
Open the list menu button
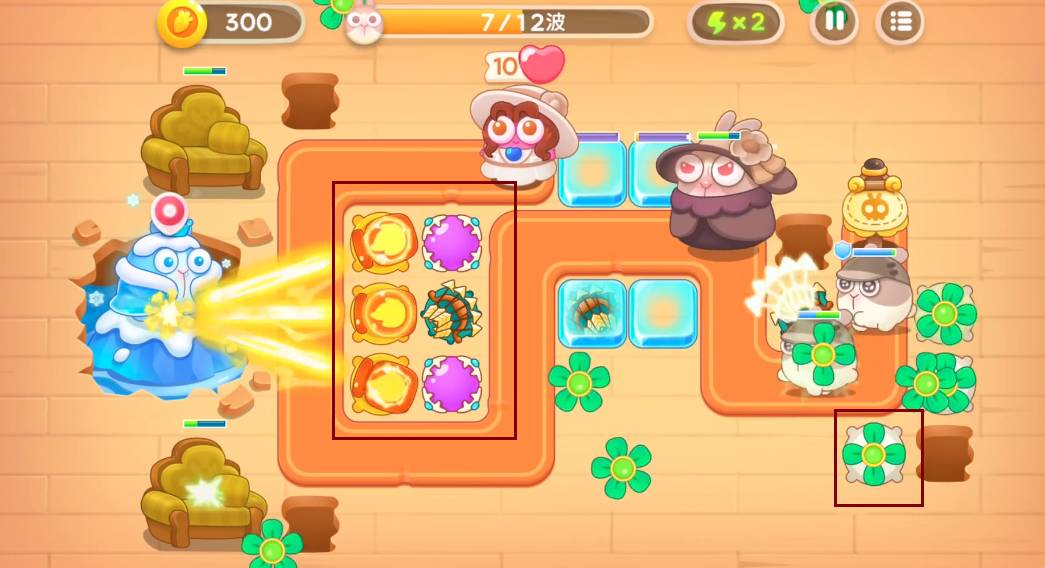pyautogui.click(x=900, y=22)
